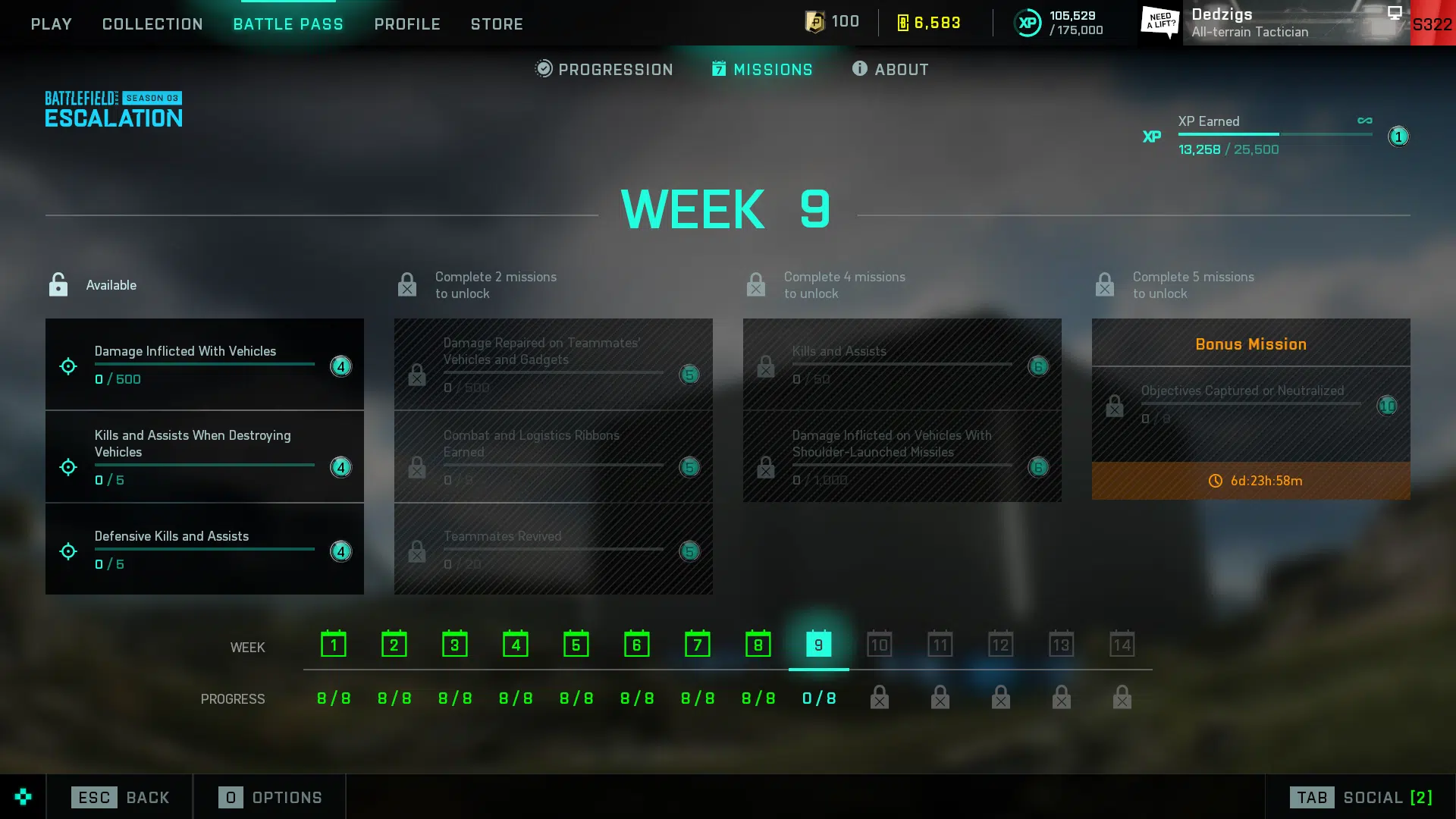Select the Bonus Mission card
The width and height of the screenshot is (1456, 819).
click(1250, 408)
